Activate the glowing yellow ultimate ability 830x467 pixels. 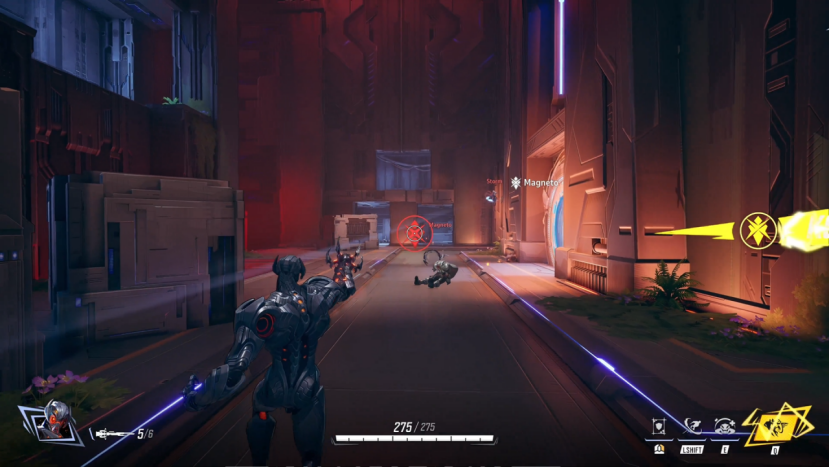click(774, 428)
